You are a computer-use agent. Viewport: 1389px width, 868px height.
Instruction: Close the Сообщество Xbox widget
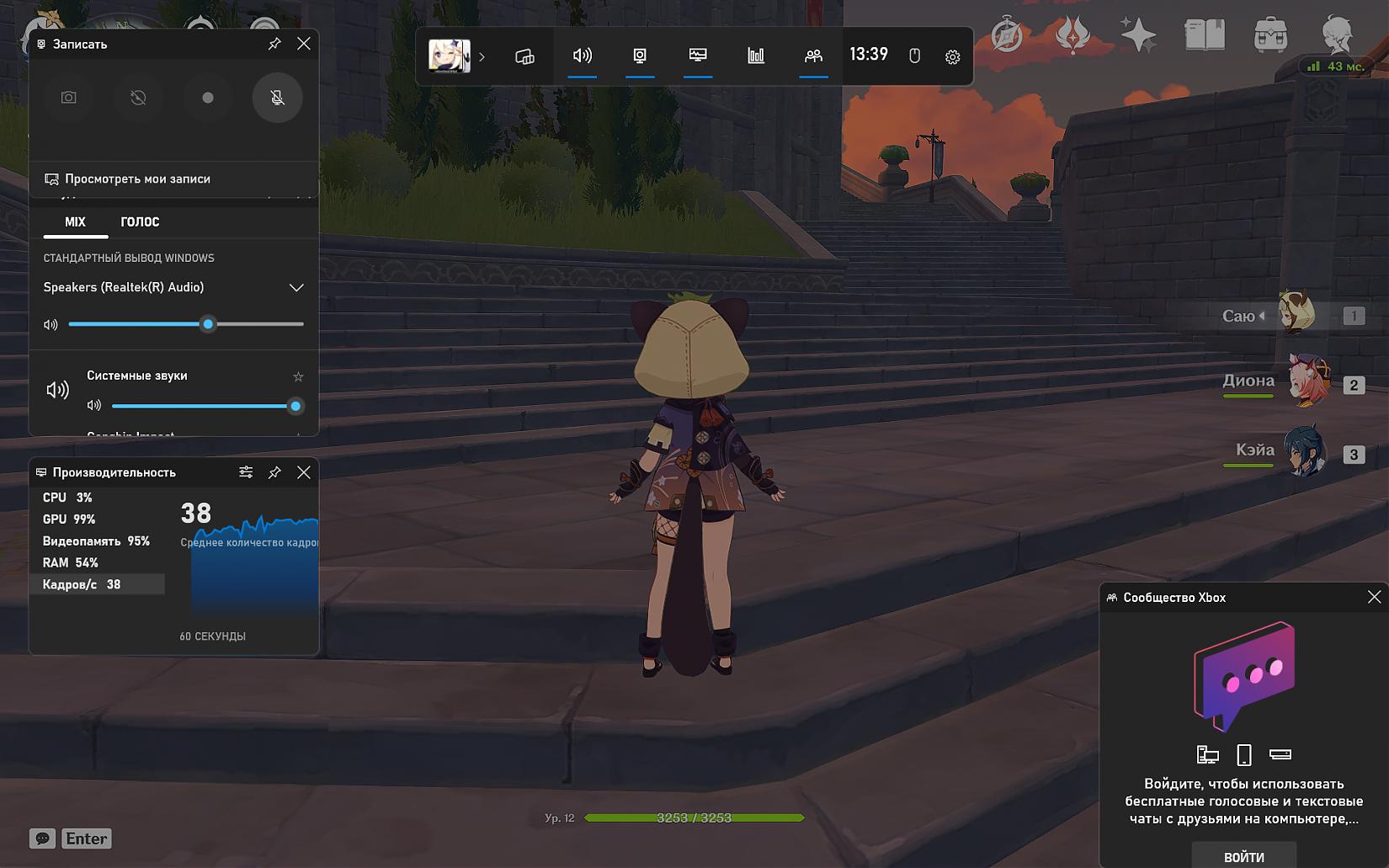click(x=1374, y=597)
